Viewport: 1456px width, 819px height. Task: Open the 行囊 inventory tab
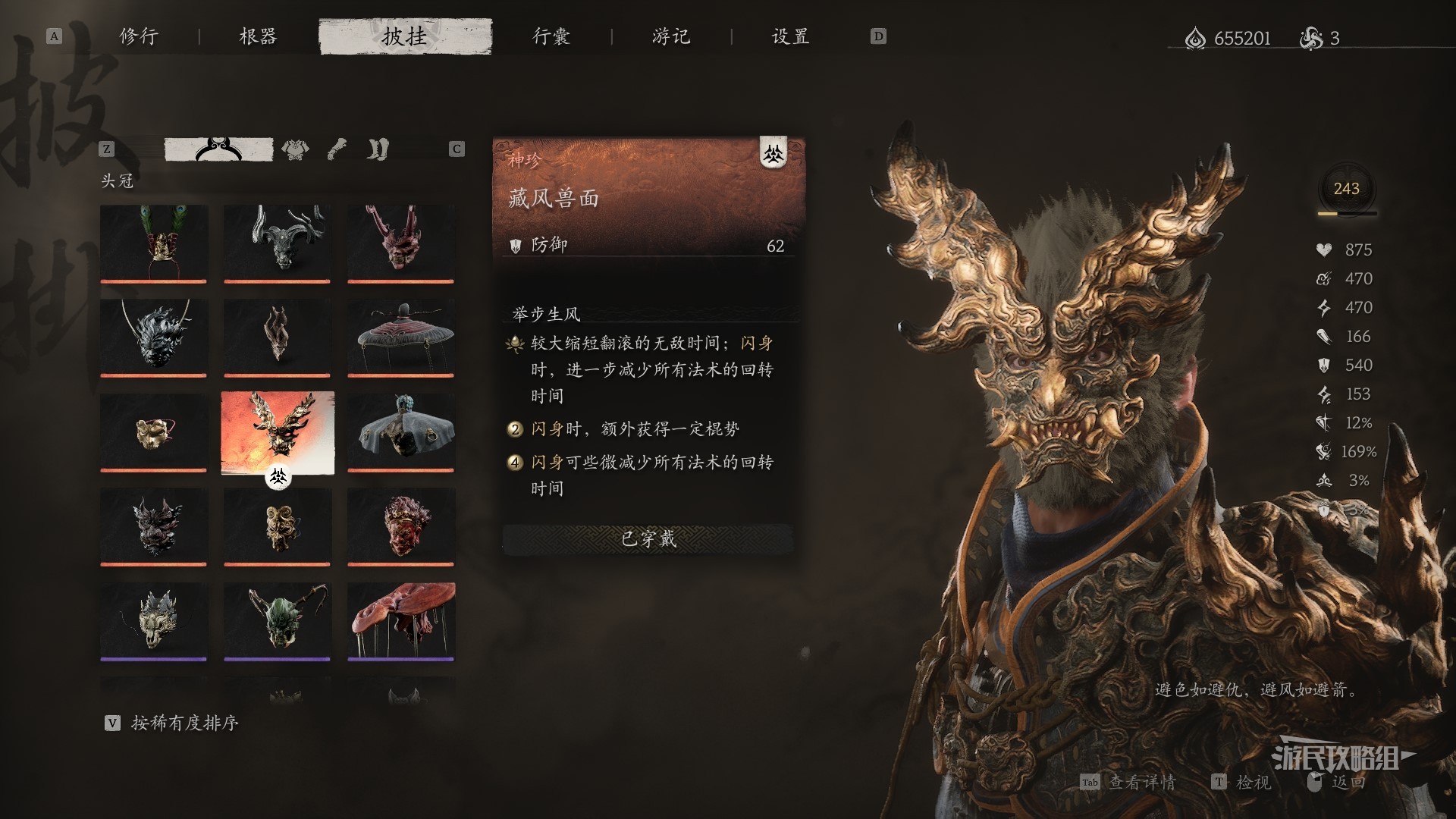point(551,36)
